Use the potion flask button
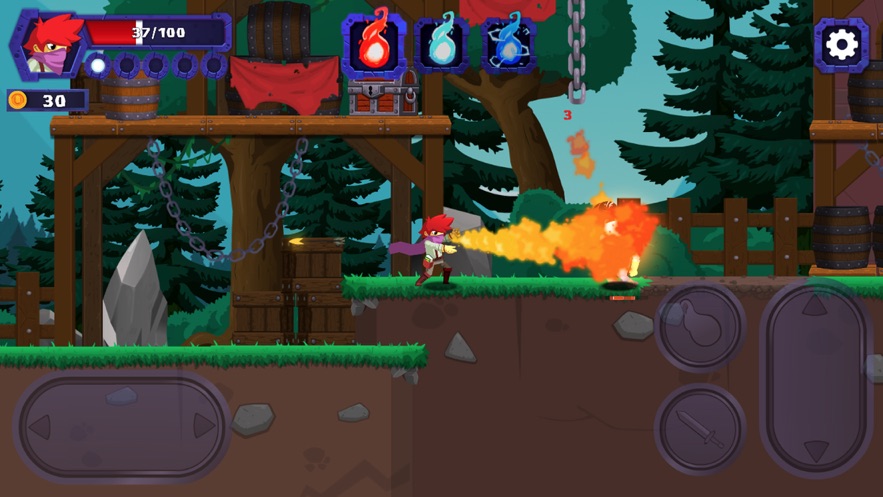Image resolution: width=883 pixels, height=497 pixels. coord(700,327)
